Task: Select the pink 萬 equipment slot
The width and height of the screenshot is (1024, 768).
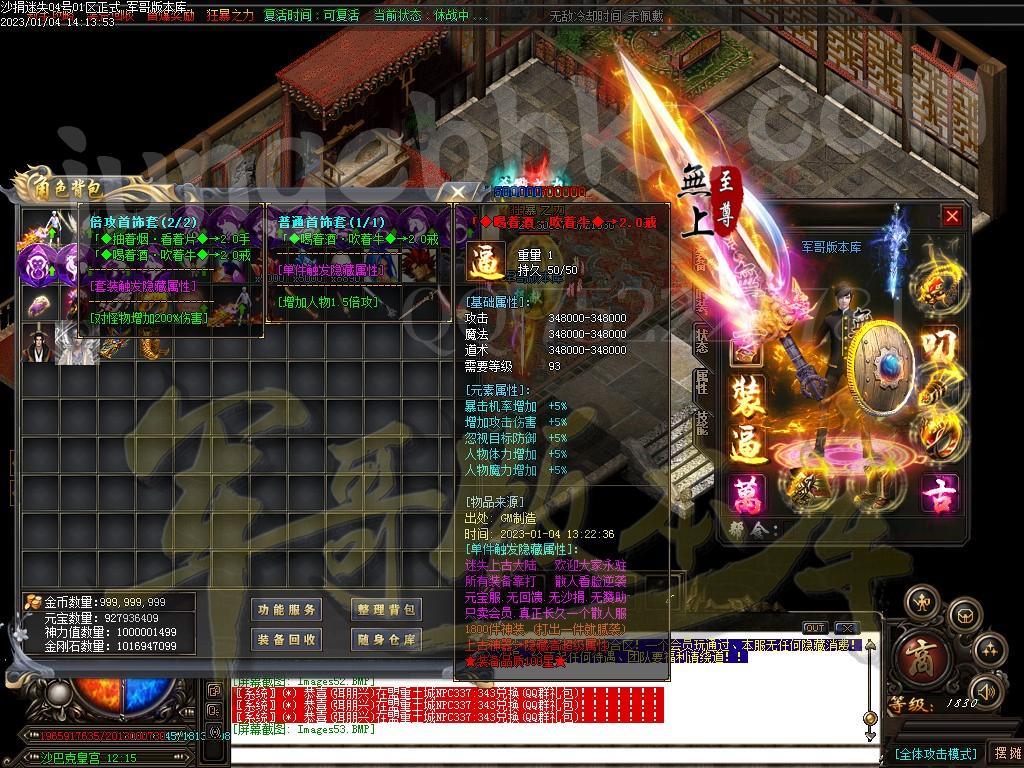Action: (x=746, y=492)
